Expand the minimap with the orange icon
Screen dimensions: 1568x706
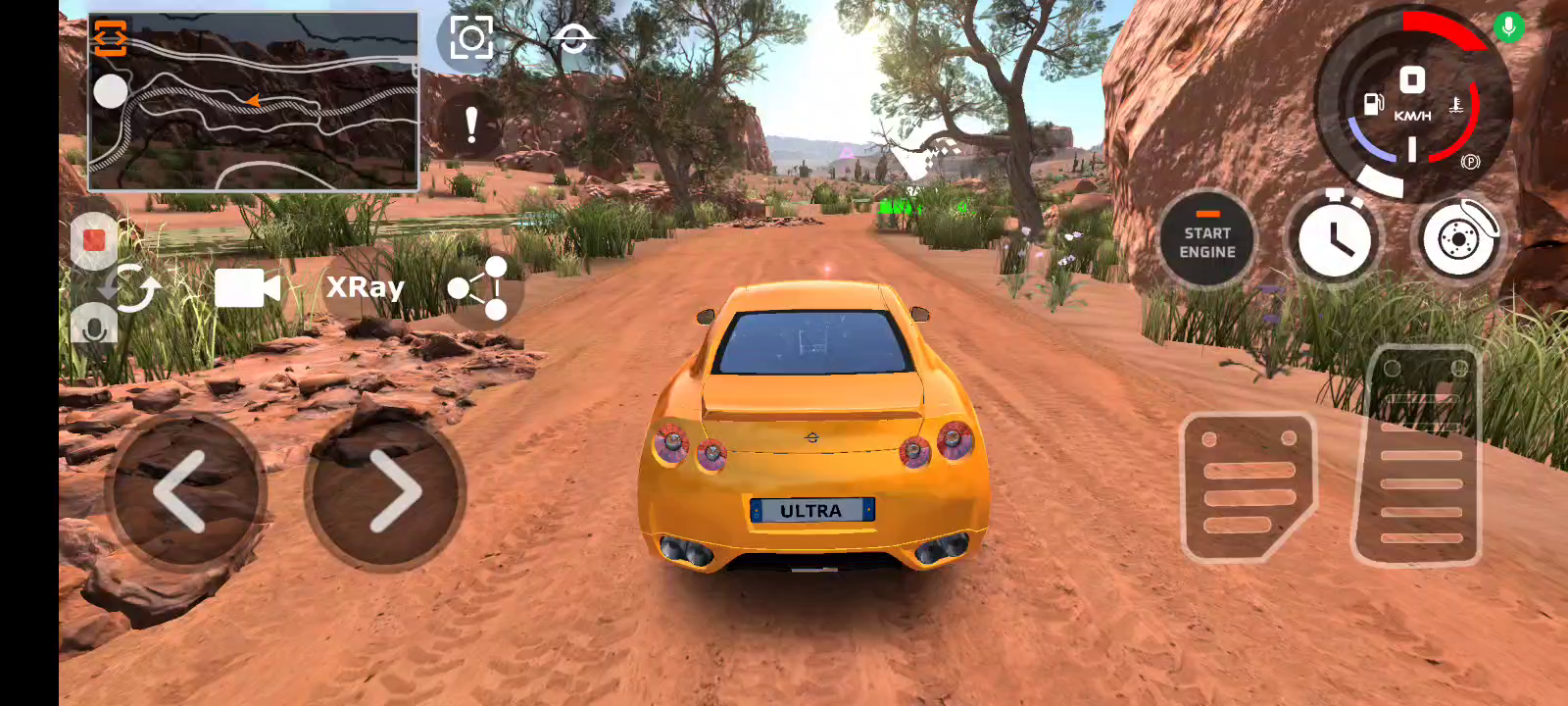pos(111,37)
